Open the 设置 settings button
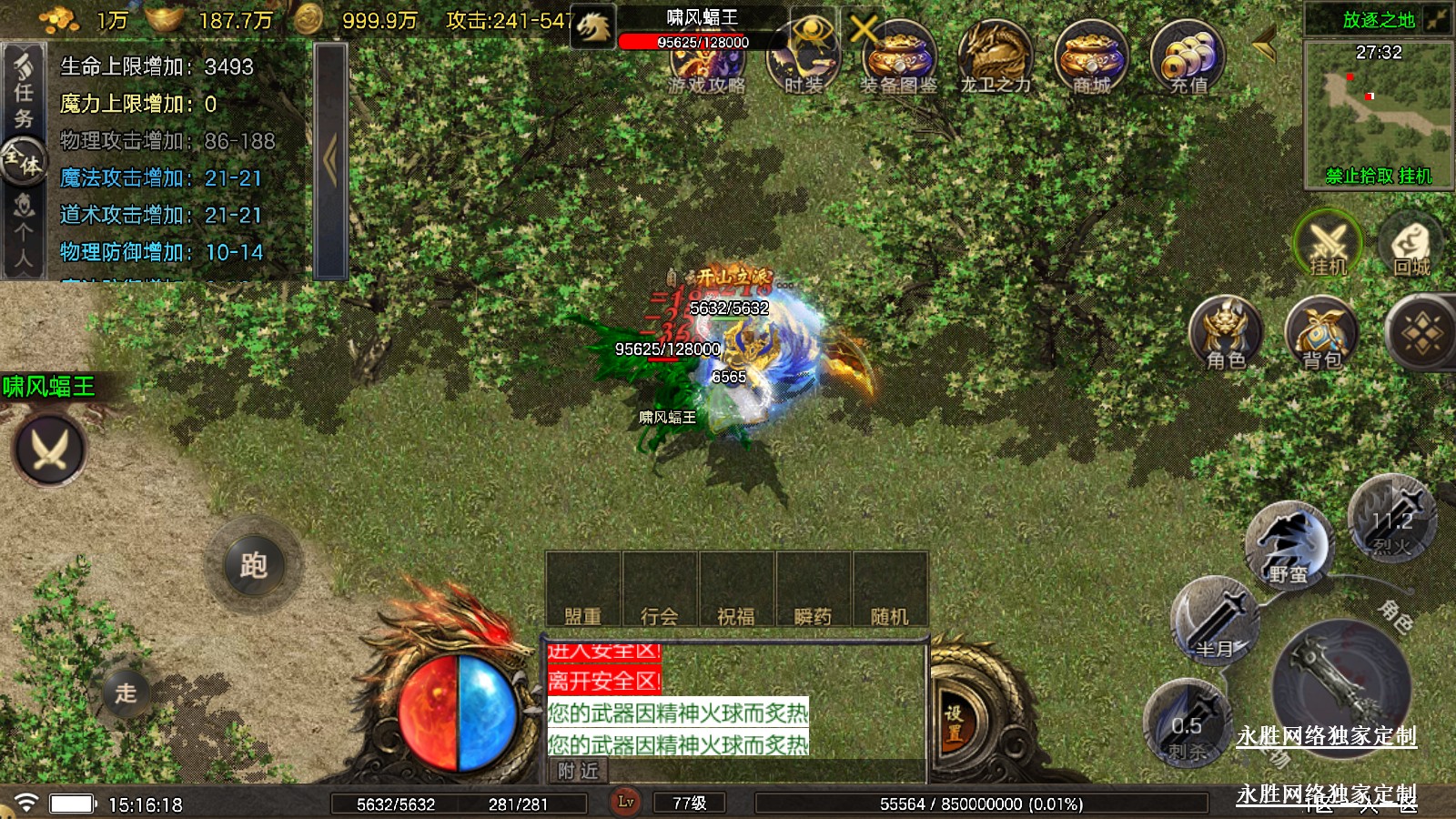Viewport: 1456px width, 819px height. 954,723
